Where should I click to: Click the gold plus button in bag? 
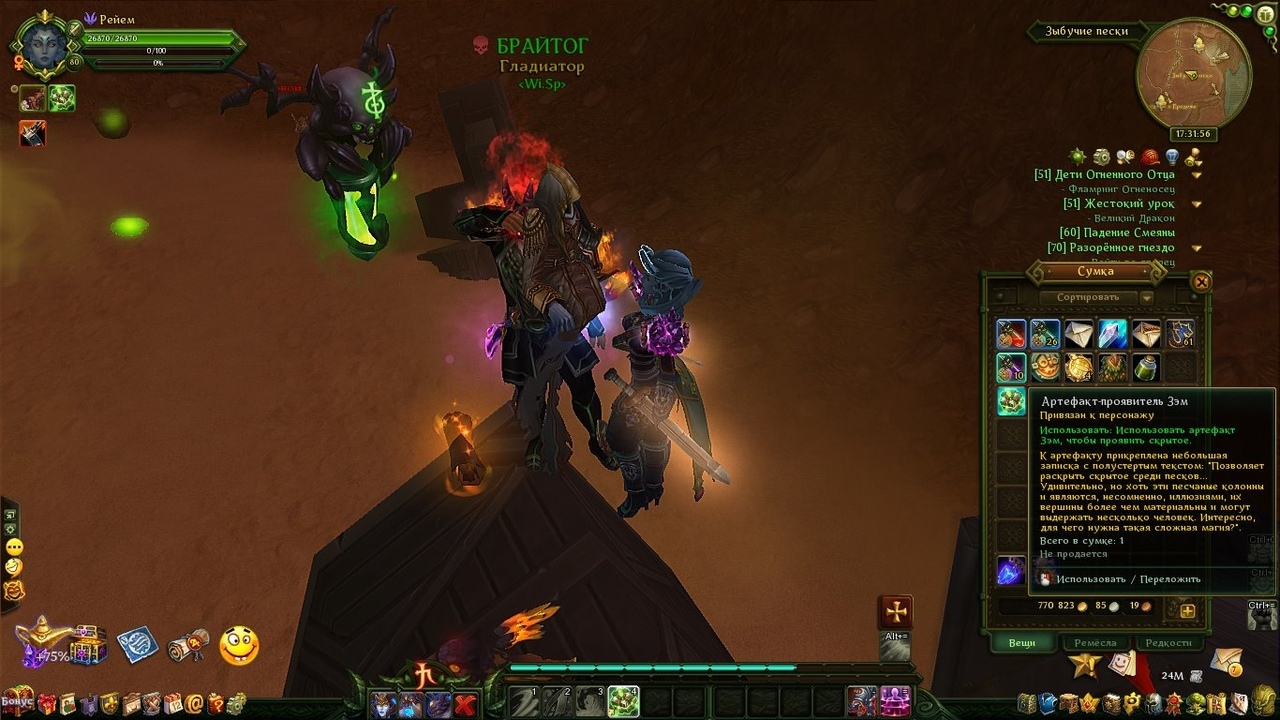pos(1187,610)
